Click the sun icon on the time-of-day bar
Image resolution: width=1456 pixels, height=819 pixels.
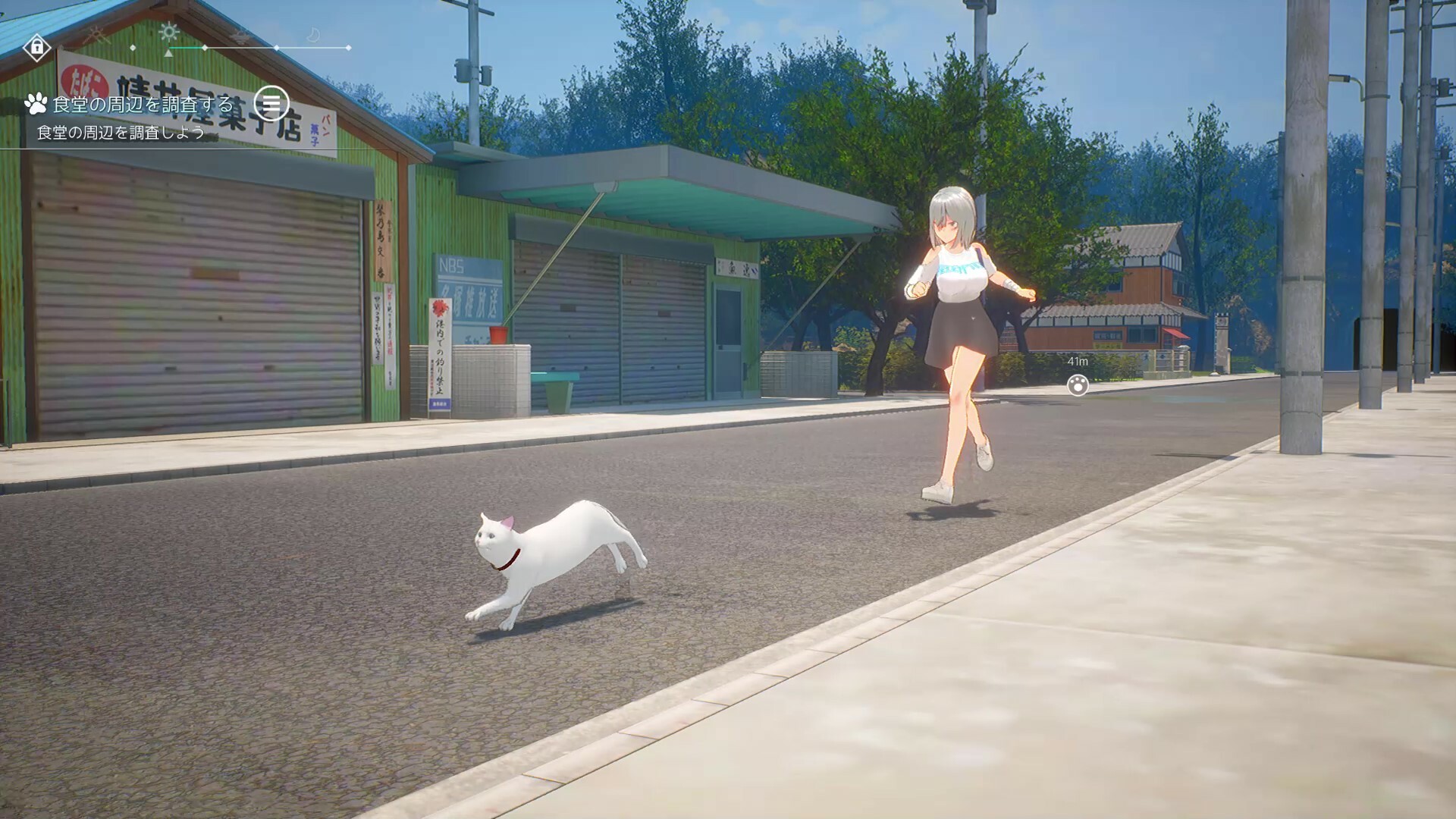tap(168, 32)
